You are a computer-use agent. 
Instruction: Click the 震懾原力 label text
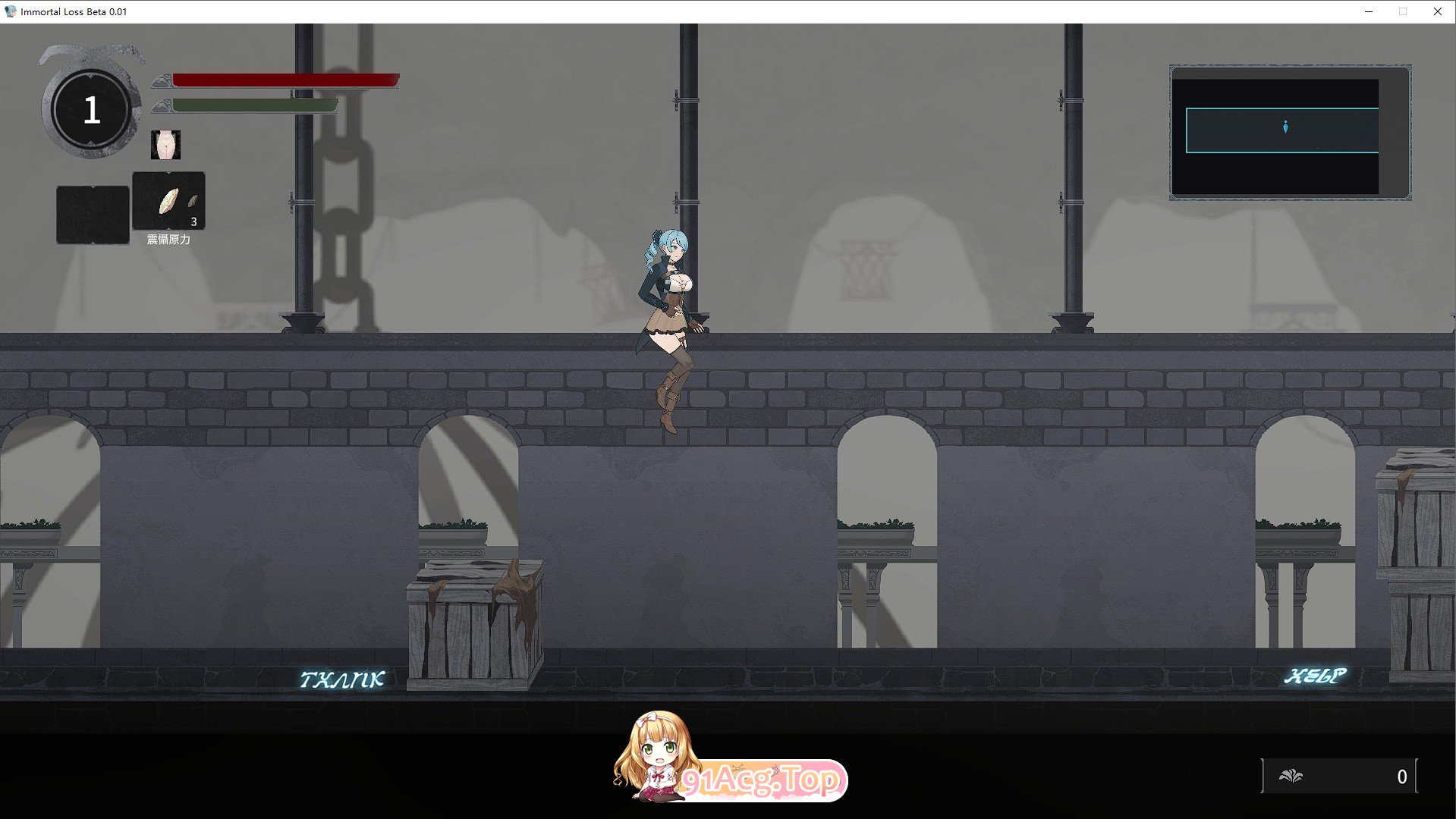168,237
